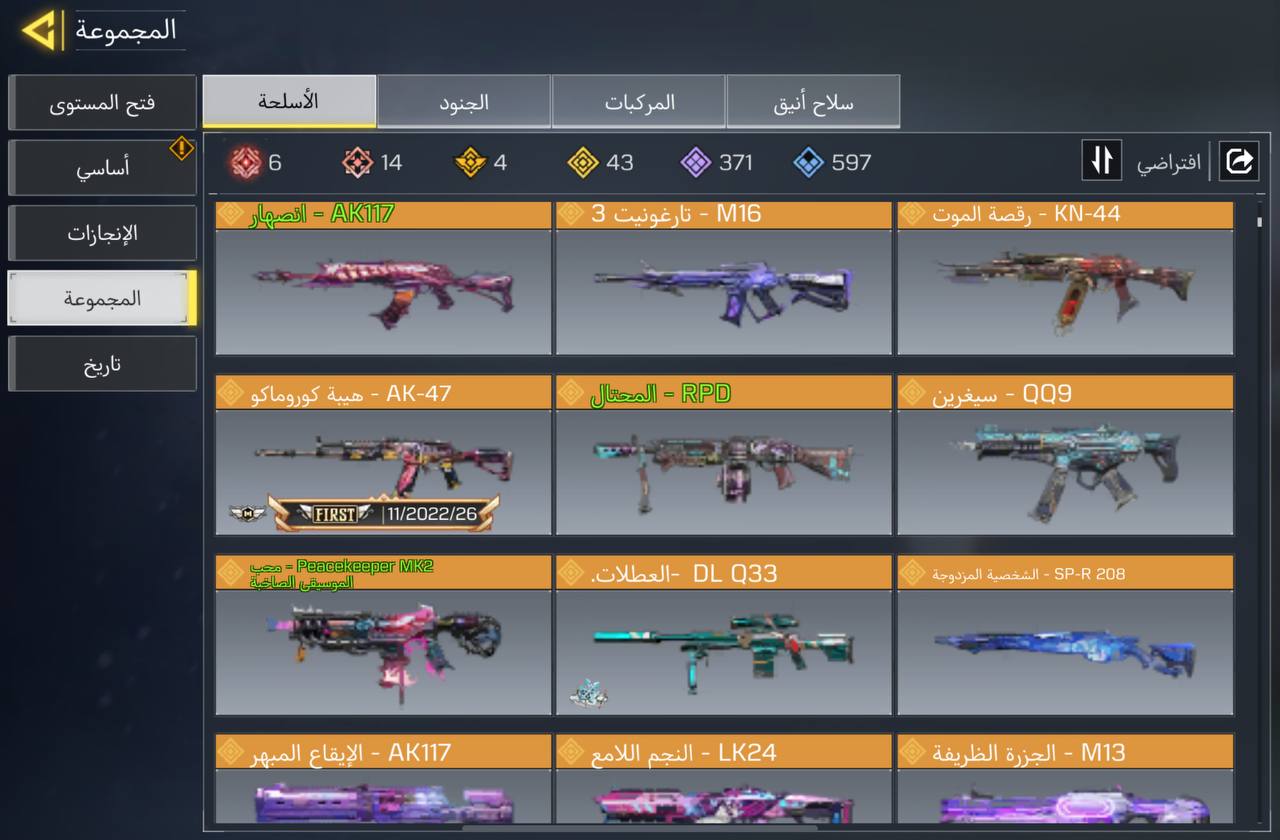Toggle the sort order arrows button
Image resolution: width=1280 pixels, height=840 pixels.
click(x=1101, y=161)
